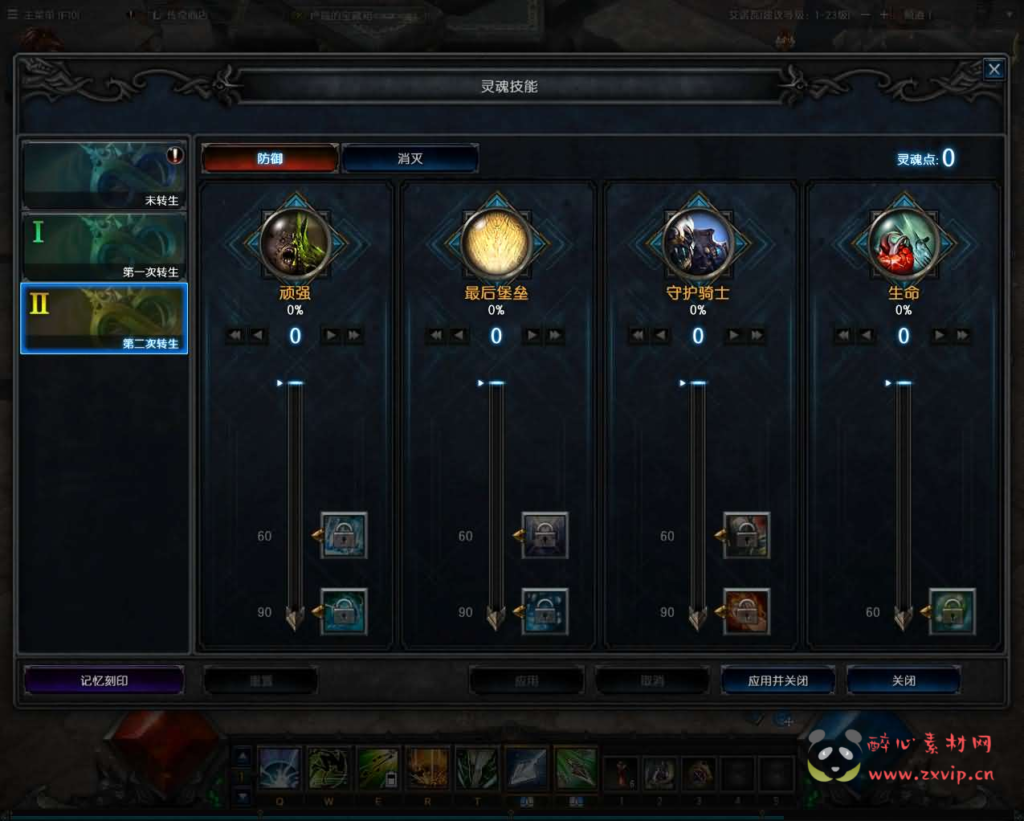1024x821 pixels.
Task: Select the 第一次转生 entry
Action: click(x=104, y=247)
